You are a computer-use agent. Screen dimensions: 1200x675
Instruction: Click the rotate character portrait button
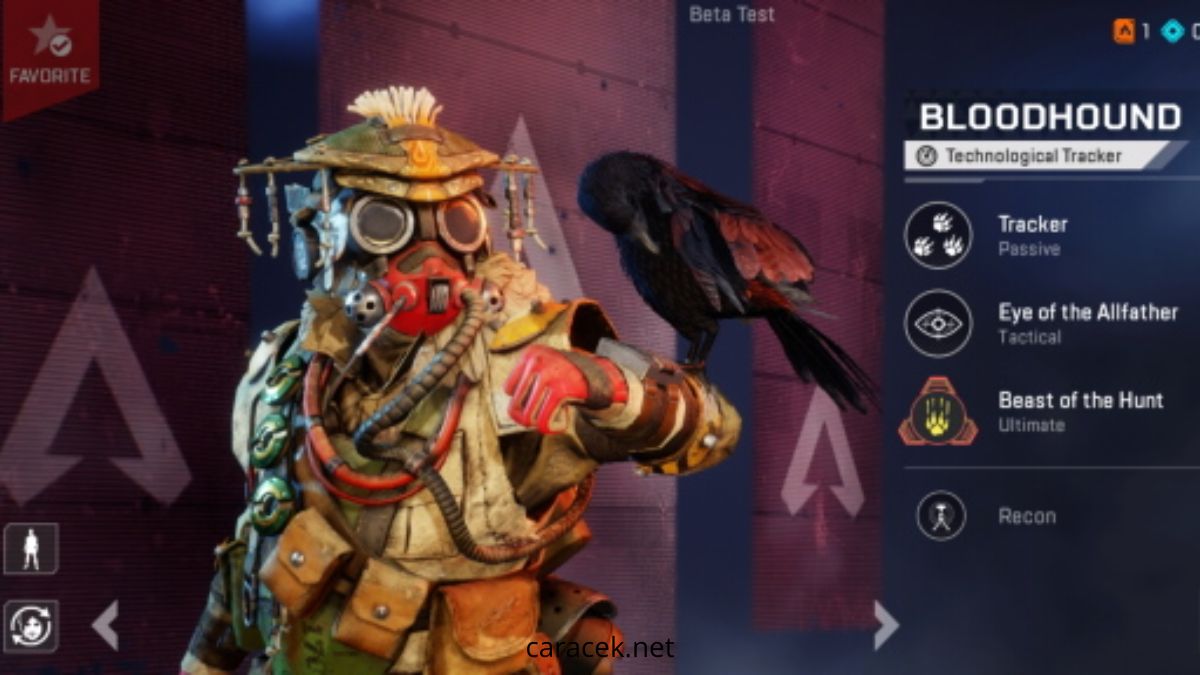point(31,626)
